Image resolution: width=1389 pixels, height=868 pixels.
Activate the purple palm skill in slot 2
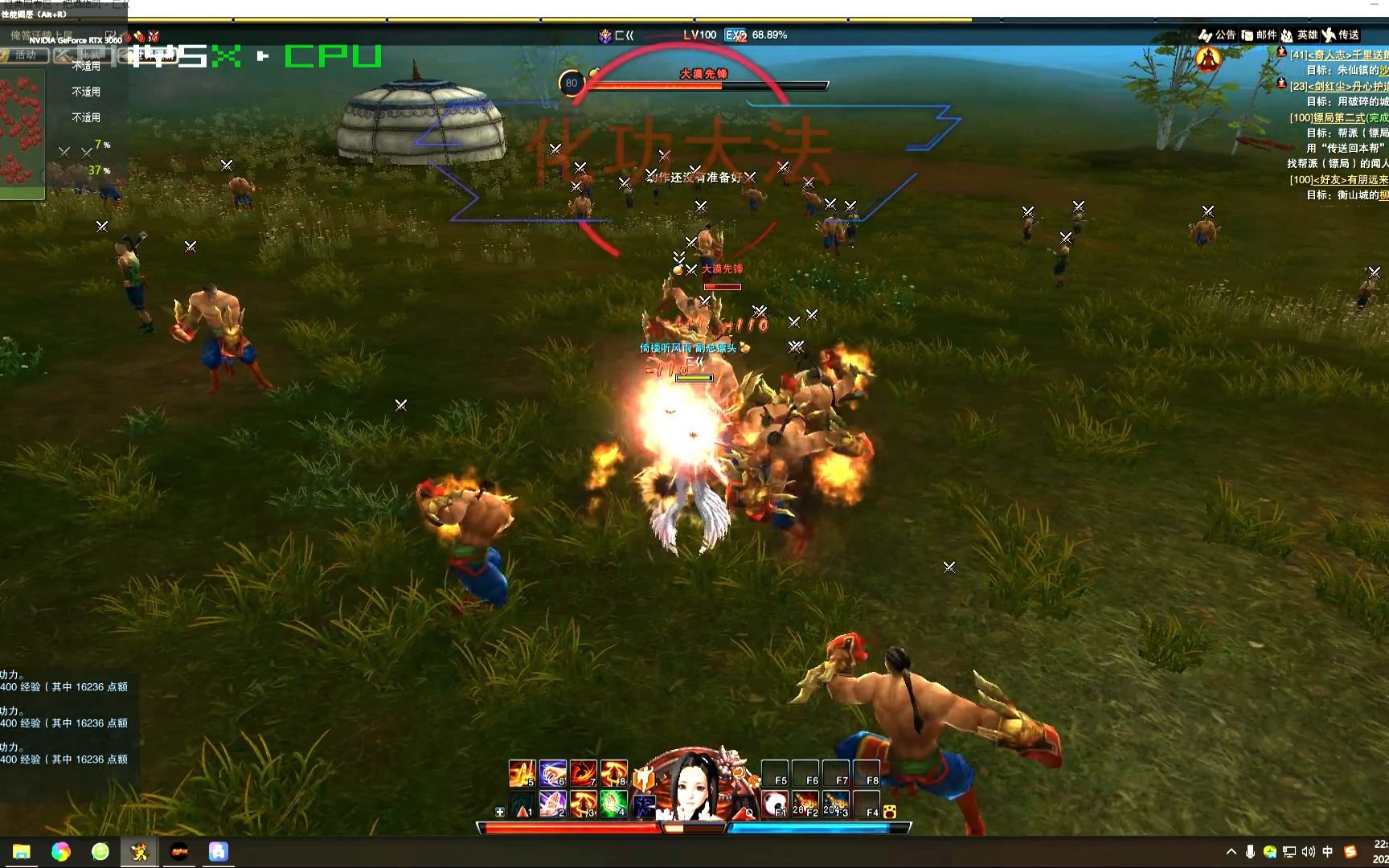click(553, 804)
